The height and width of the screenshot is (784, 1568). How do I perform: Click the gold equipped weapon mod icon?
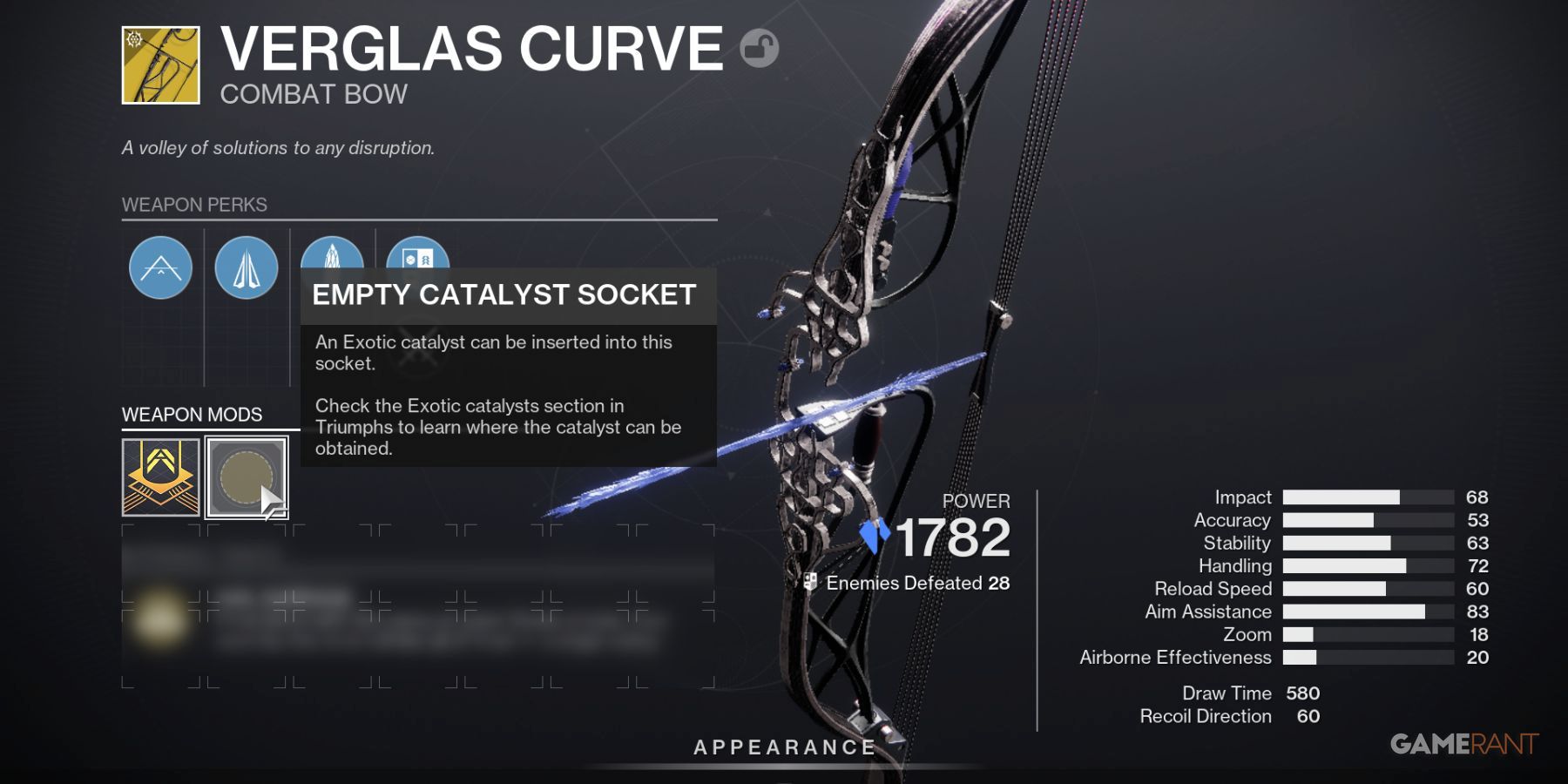click(159, 475)
